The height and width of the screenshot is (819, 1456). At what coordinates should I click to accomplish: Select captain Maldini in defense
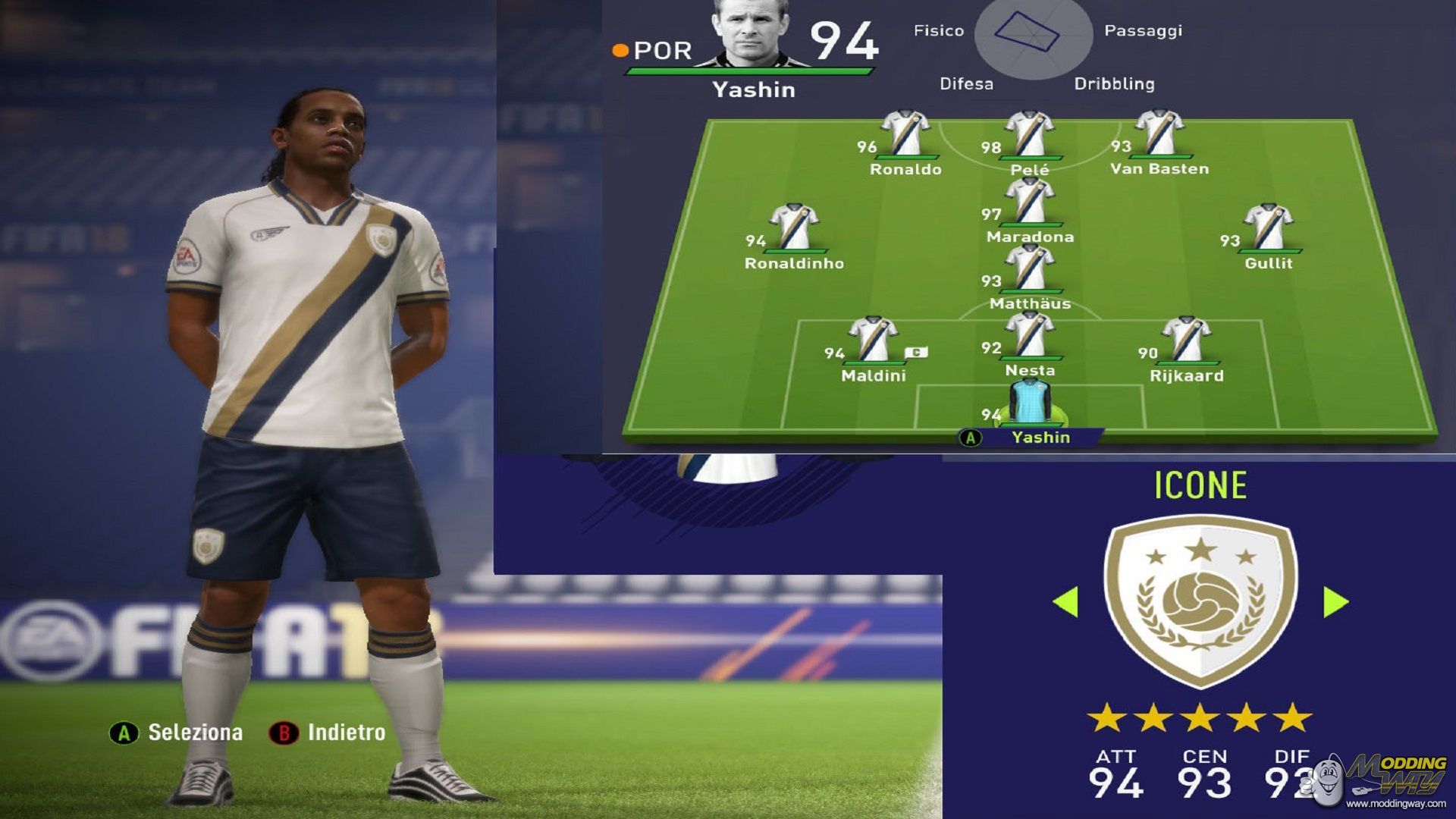click(873, 341)
